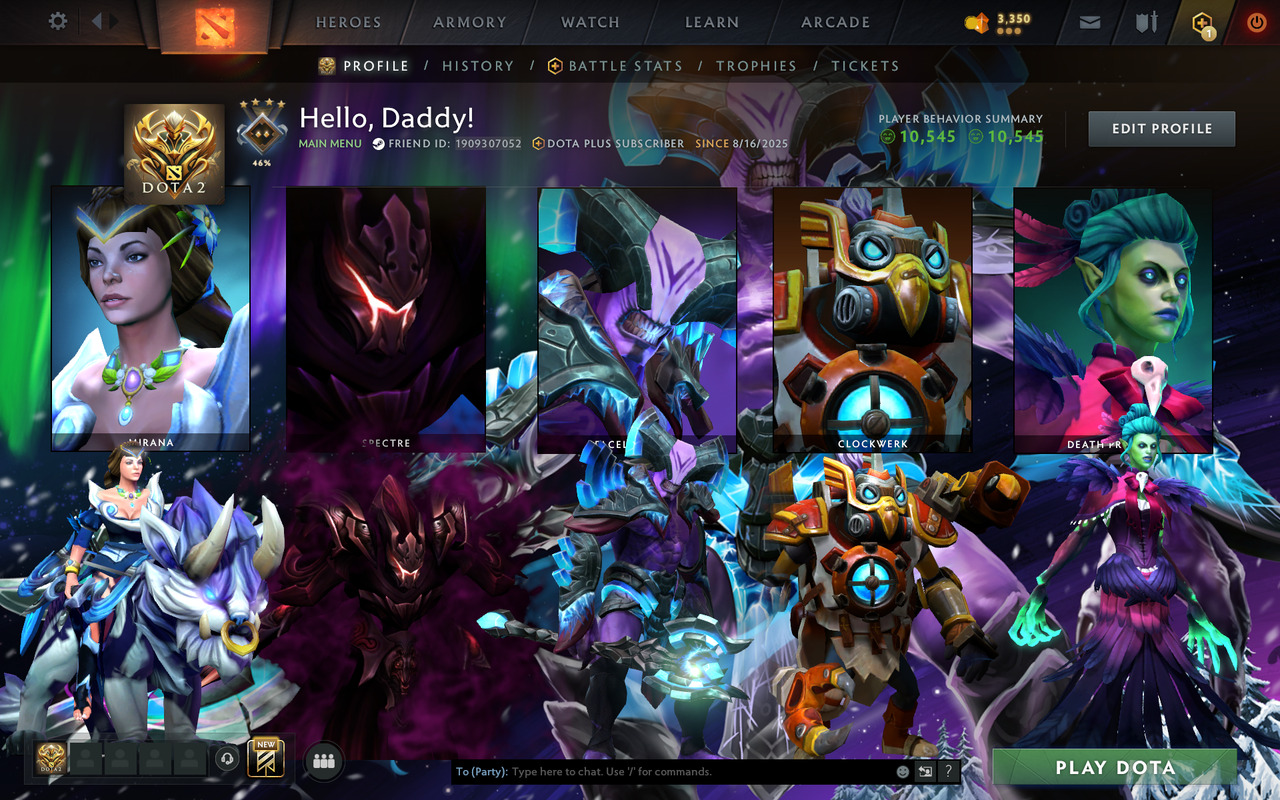Open the mail notifications icon
Viewport: 1280px width, 800px height.
click(1089, 21)
